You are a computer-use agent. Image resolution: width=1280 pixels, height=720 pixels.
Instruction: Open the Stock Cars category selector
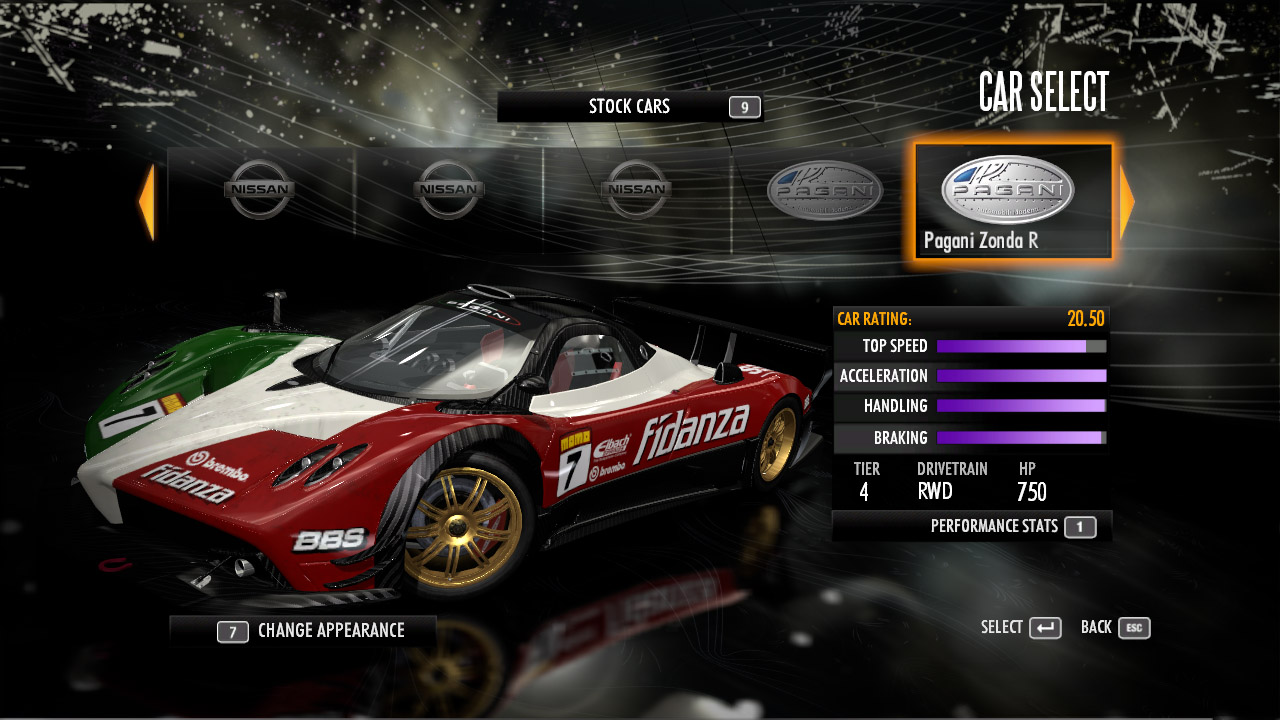[x=630, y=107]
